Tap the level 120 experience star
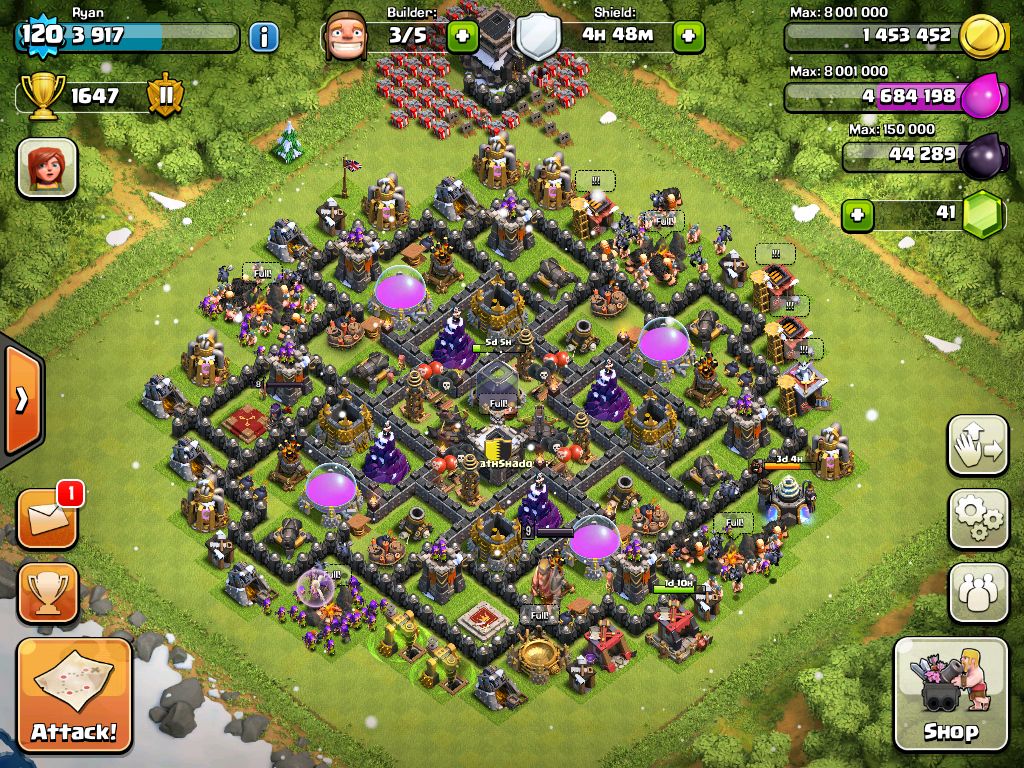This screenshot has height=768, width=1024. click(40, 37)
